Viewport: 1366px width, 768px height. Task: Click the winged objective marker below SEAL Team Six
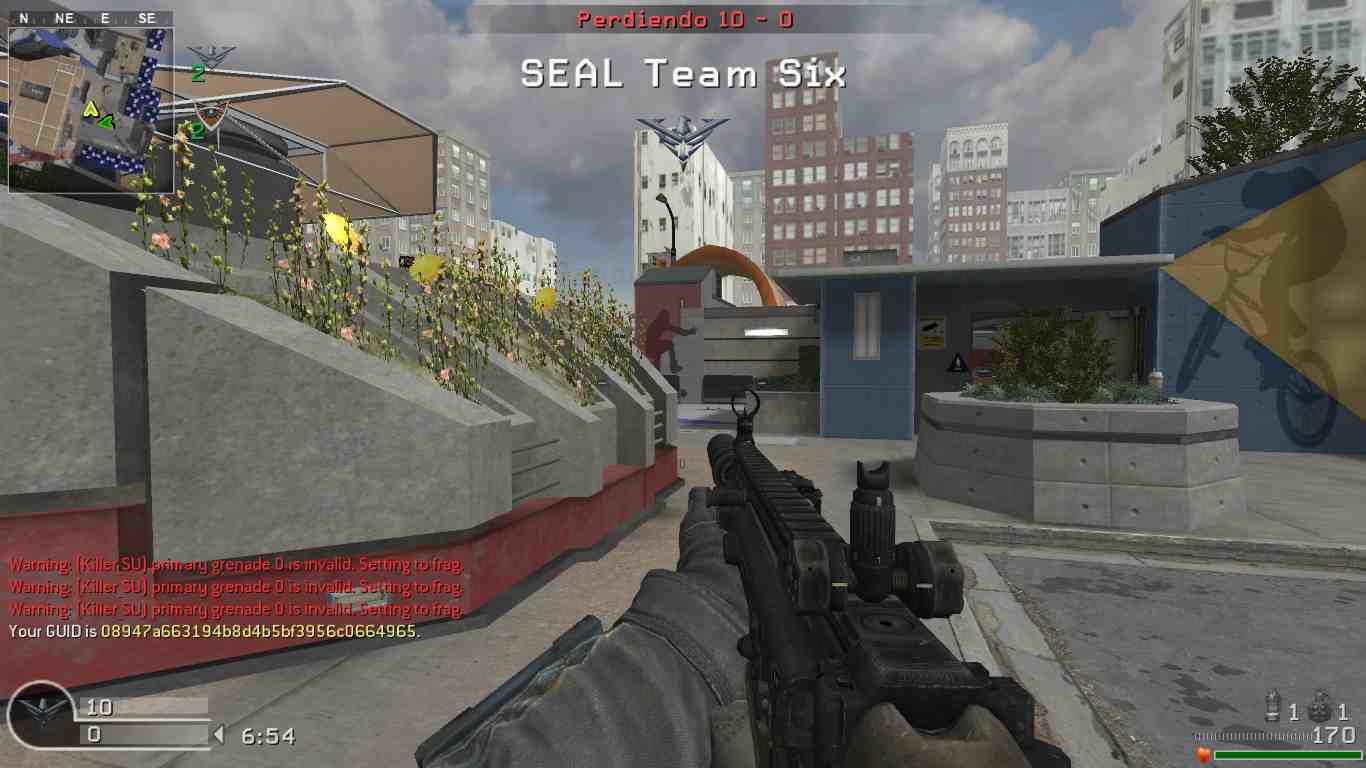[683, 137]
